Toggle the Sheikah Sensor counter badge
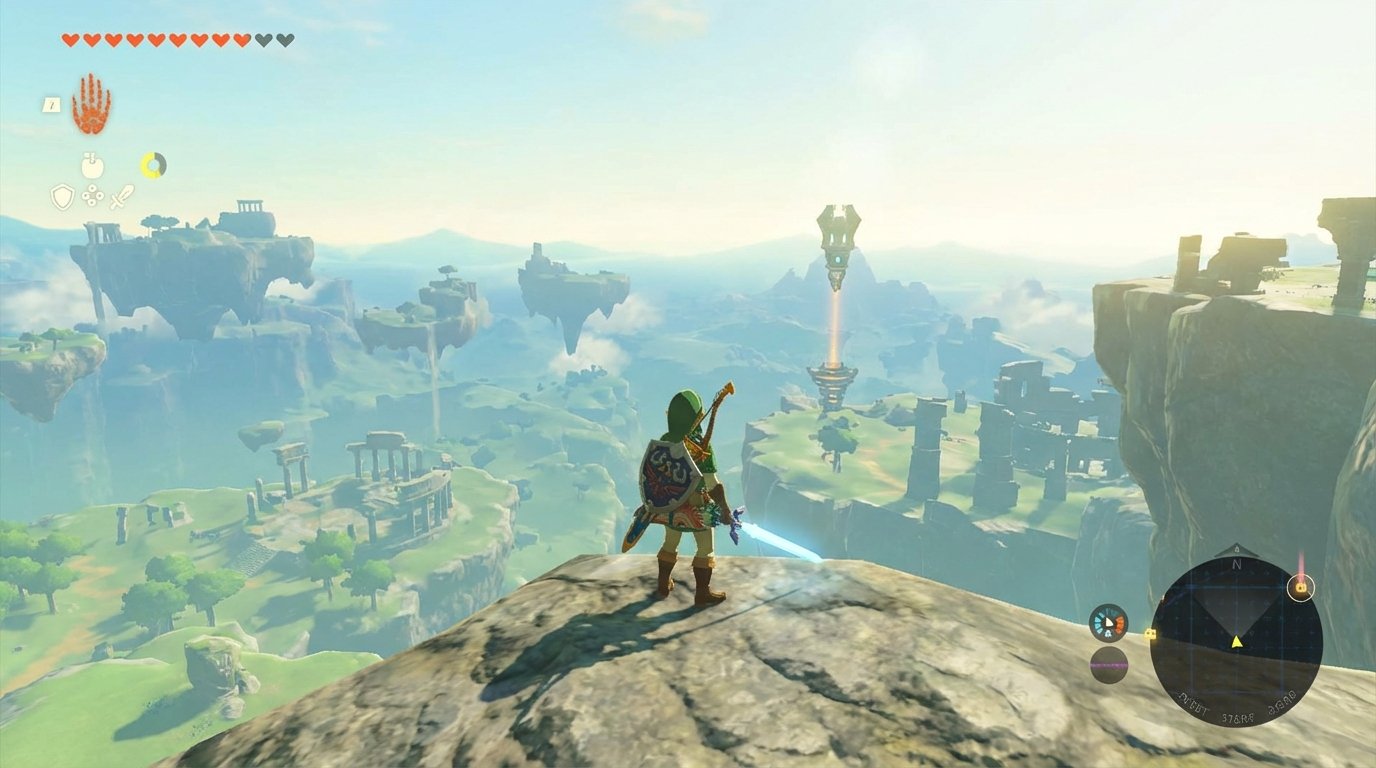1376x768 pixels. pyautogui.click(x=51, y=105)
